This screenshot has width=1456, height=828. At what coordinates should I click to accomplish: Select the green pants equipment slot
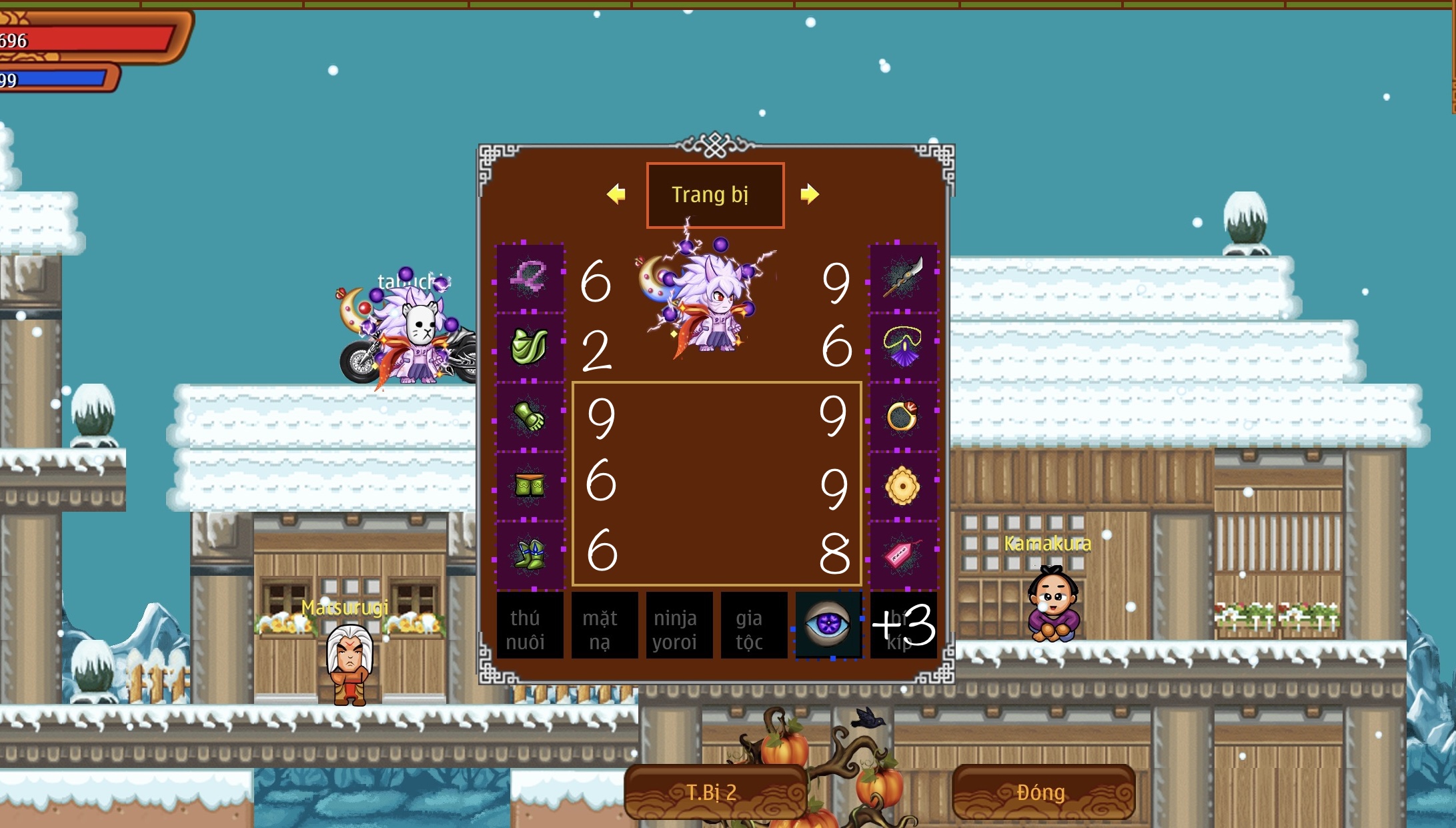pos(530,486)
